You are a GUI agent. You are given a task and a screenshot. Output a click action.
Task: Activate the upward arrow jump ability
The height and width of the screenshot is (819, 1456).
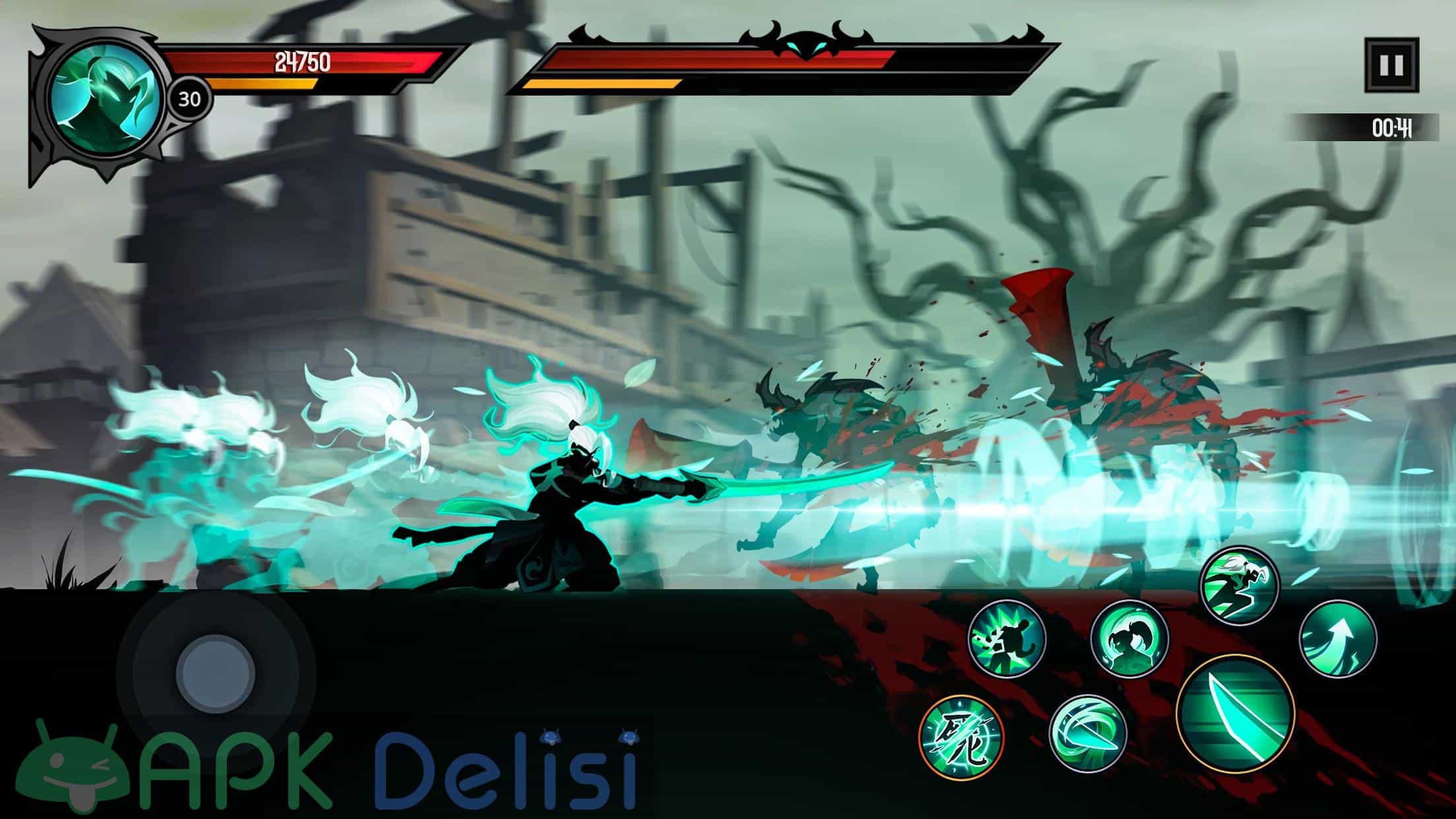1338,638
